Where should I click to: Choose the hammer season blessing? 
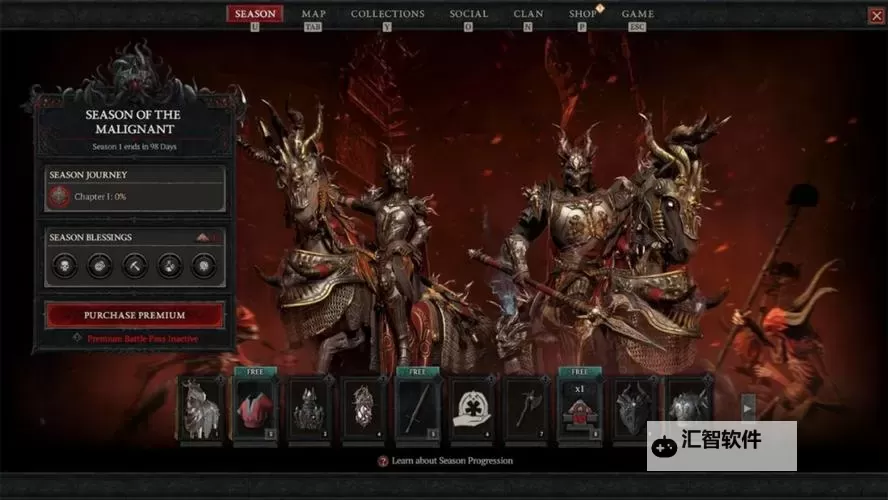click(133, 265)
